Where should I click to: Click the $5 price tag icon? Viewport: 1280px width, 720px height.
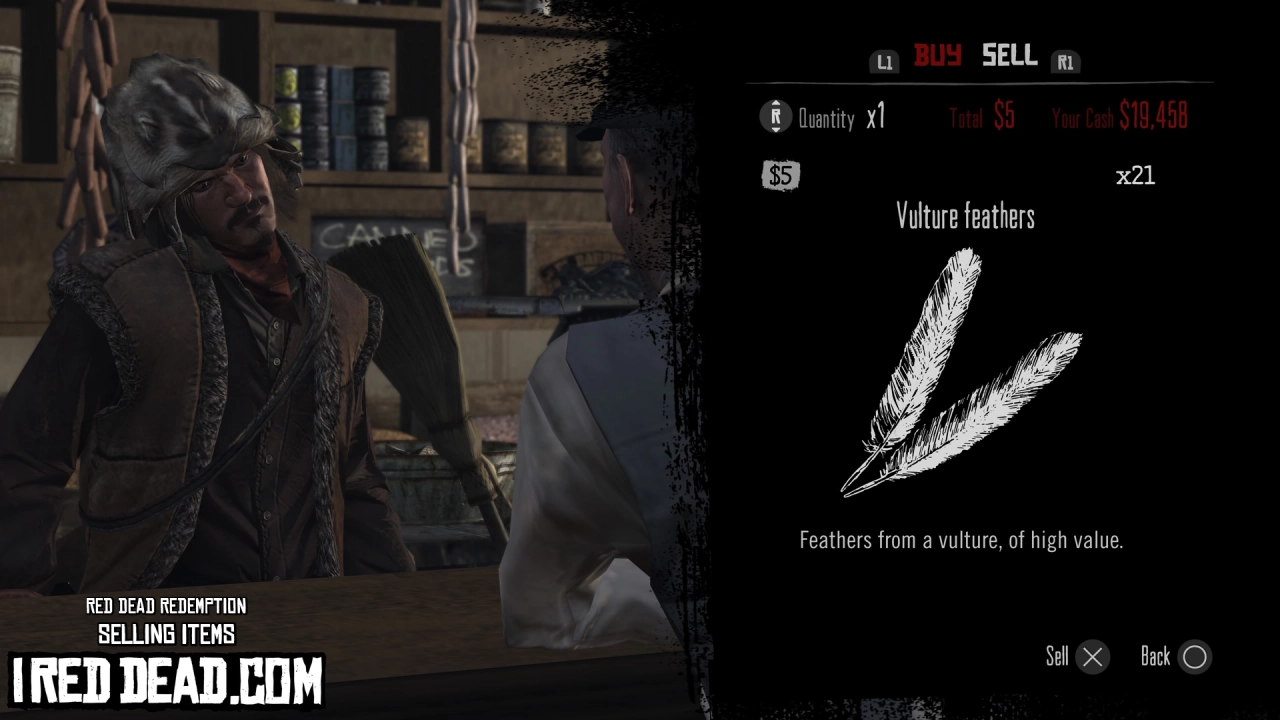[x=780, y=176]
